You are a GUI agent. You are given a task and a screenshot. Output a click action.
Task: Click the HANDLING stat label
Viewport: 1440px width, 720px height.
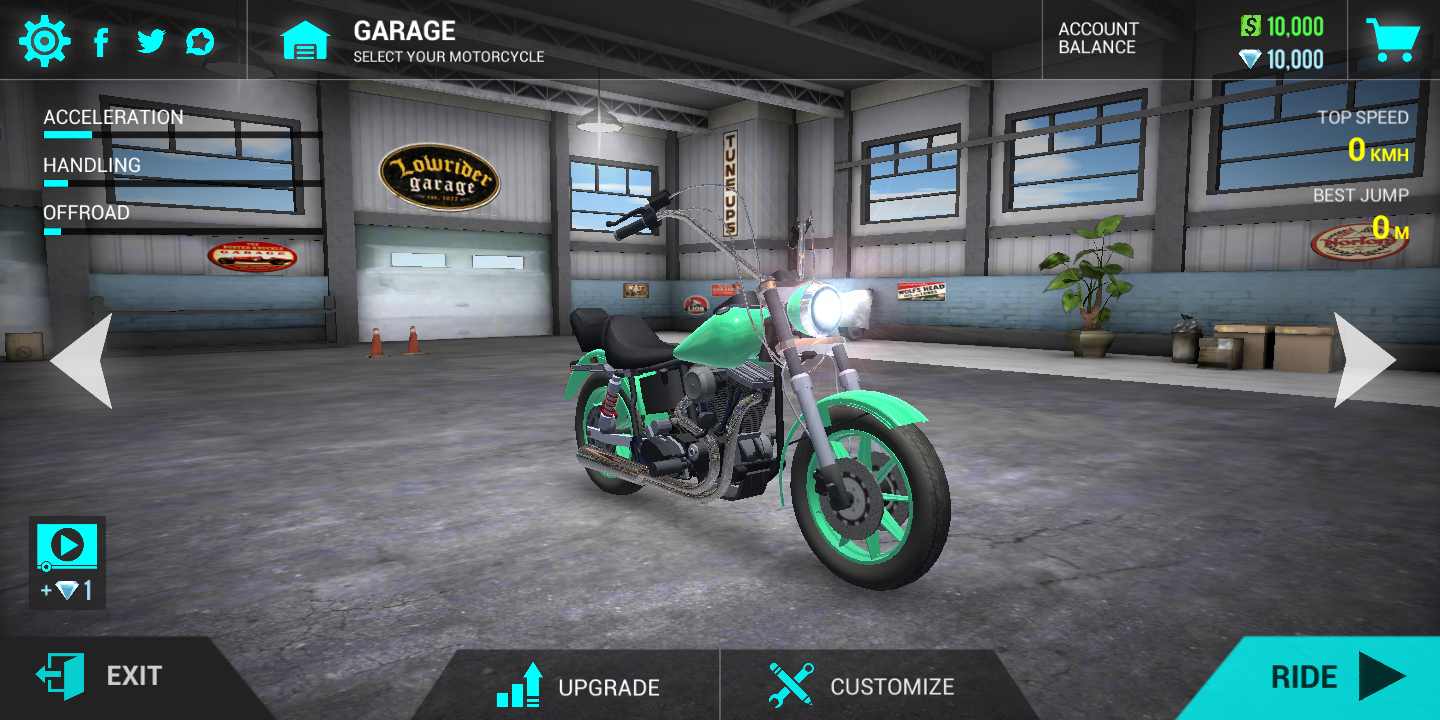(x=91, y=165)
